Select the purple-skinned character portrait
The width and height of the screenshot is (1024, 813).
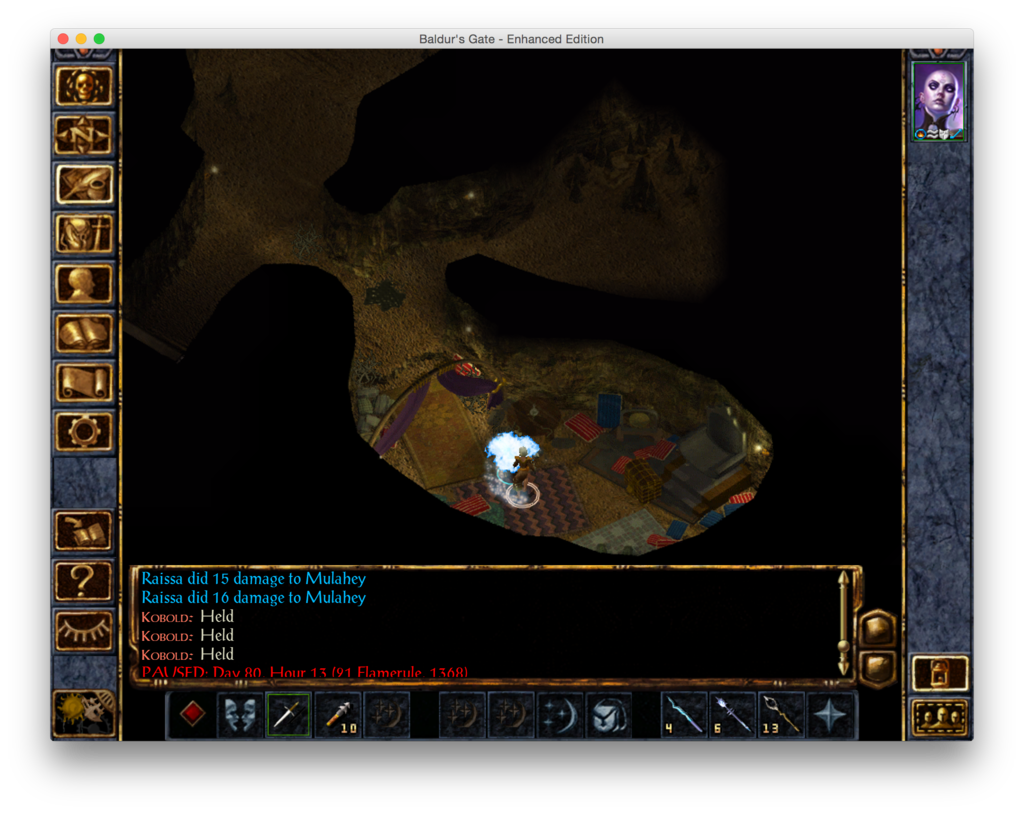point(939,100)
